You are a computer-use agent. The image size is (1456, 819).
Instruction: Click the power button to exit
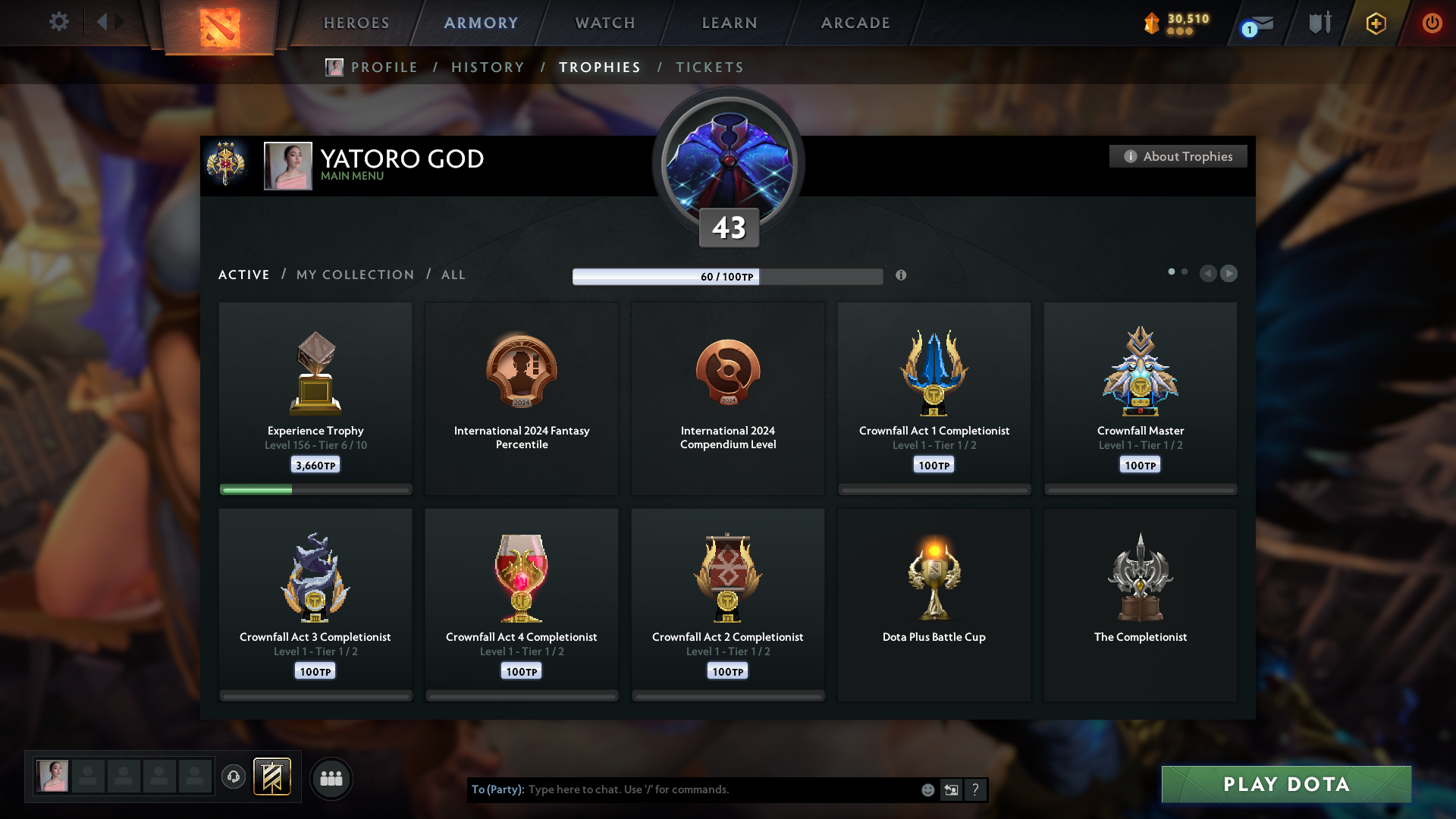pyautogui.click(x=1432, y=23)
